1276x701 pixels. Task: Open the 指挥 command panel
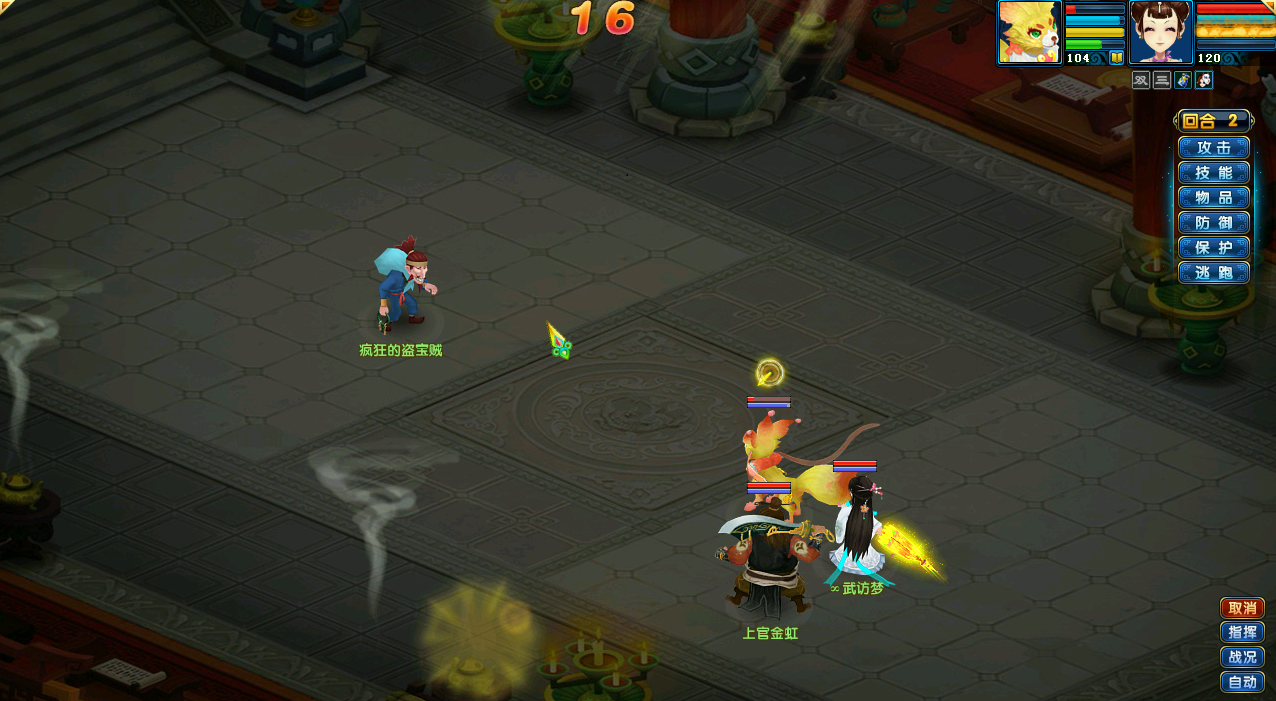[1242, 632]
